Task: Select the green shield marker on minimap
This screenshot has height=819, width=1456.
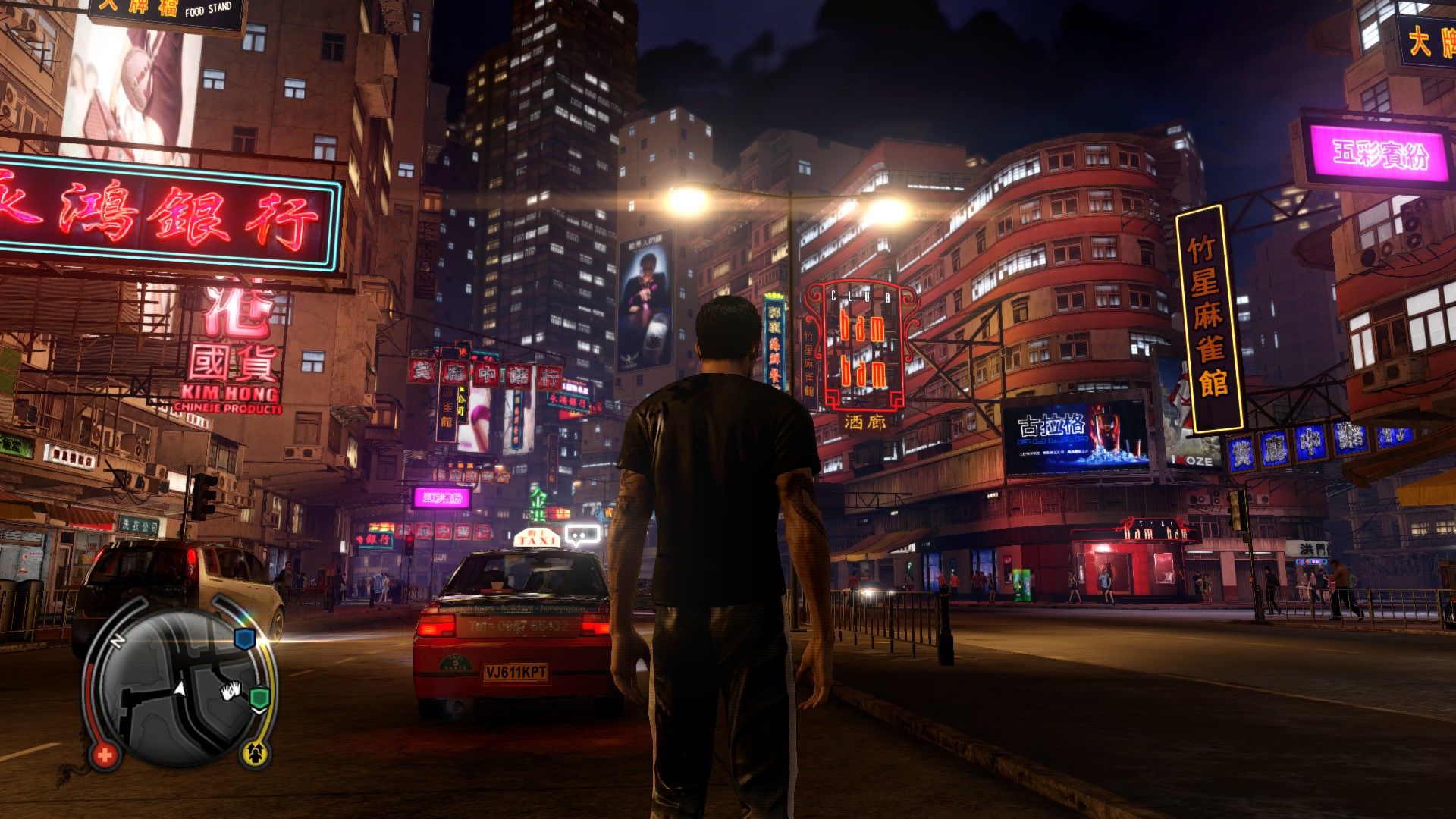Action: tap(260, 696)
